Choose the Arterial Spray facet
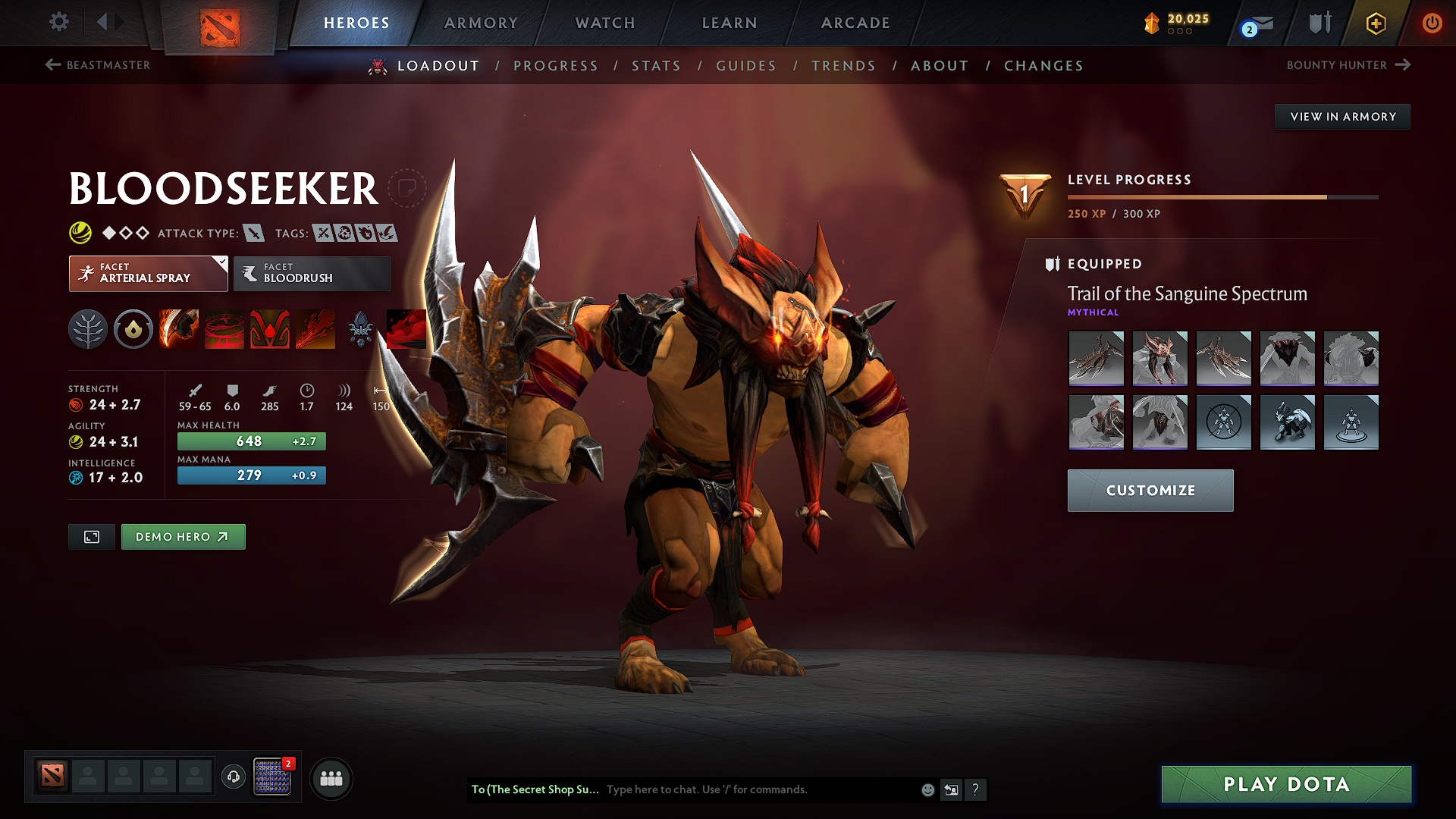The height and width of the screenshot is (819, 1456). (x=148, y=274)
